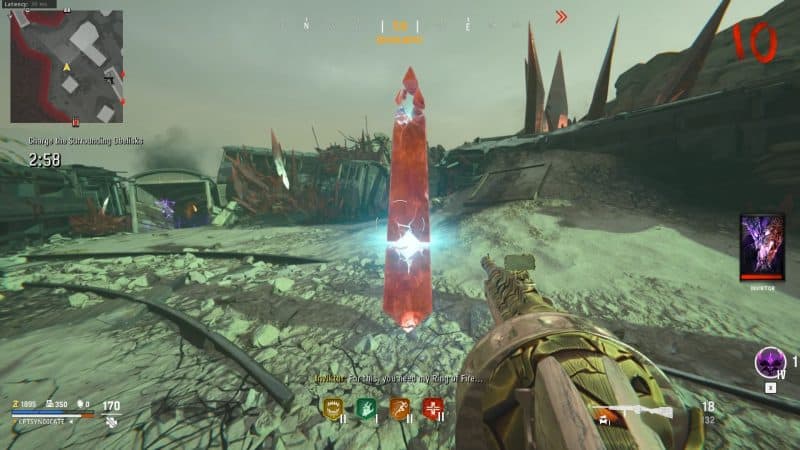Select the yellow jaw-mouth perk icon
The height and width of the screenshot is (450, 800).
pyautogui.click(x=333, y=406)
